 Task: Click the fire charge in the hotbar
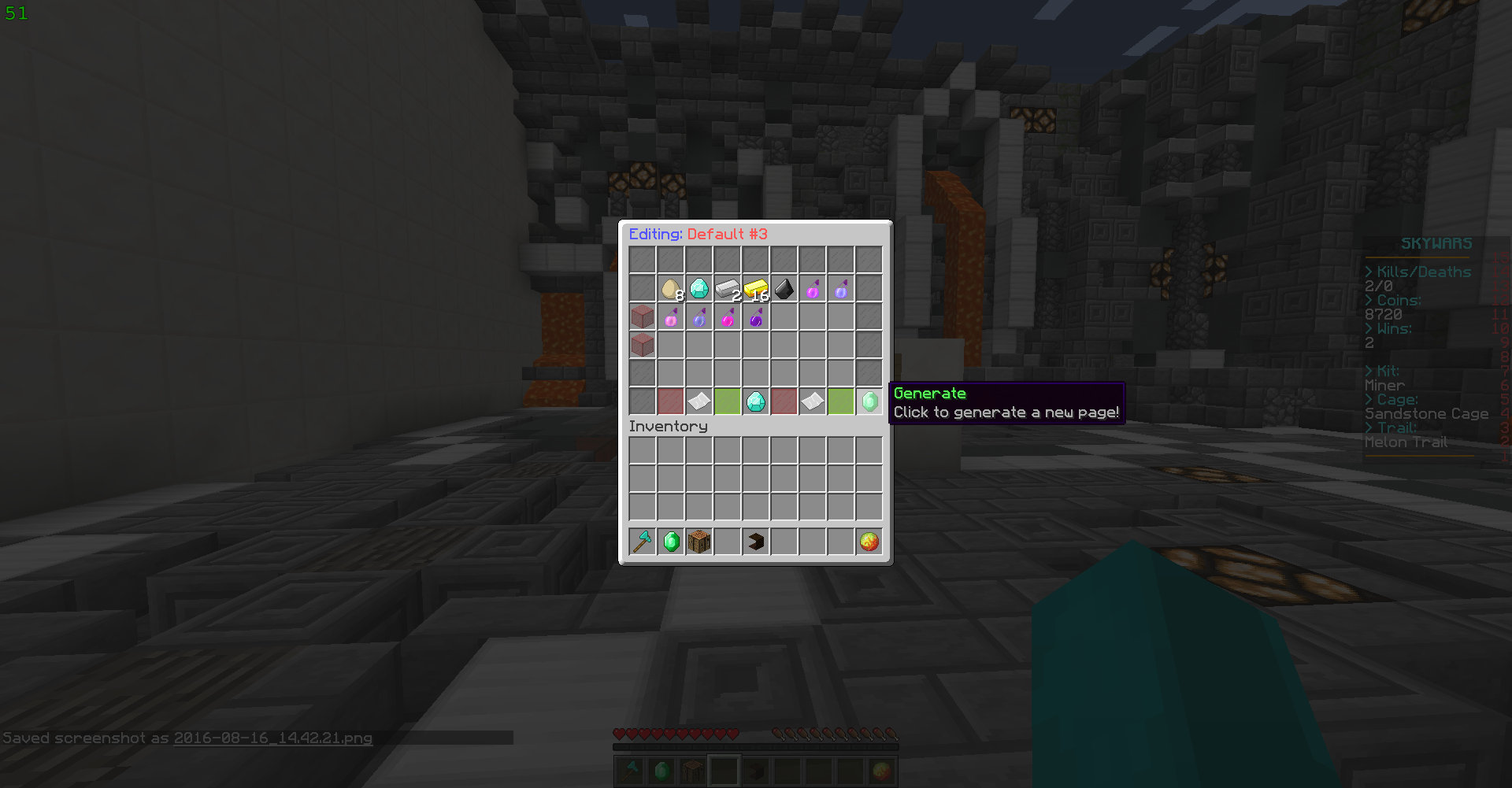869,541
